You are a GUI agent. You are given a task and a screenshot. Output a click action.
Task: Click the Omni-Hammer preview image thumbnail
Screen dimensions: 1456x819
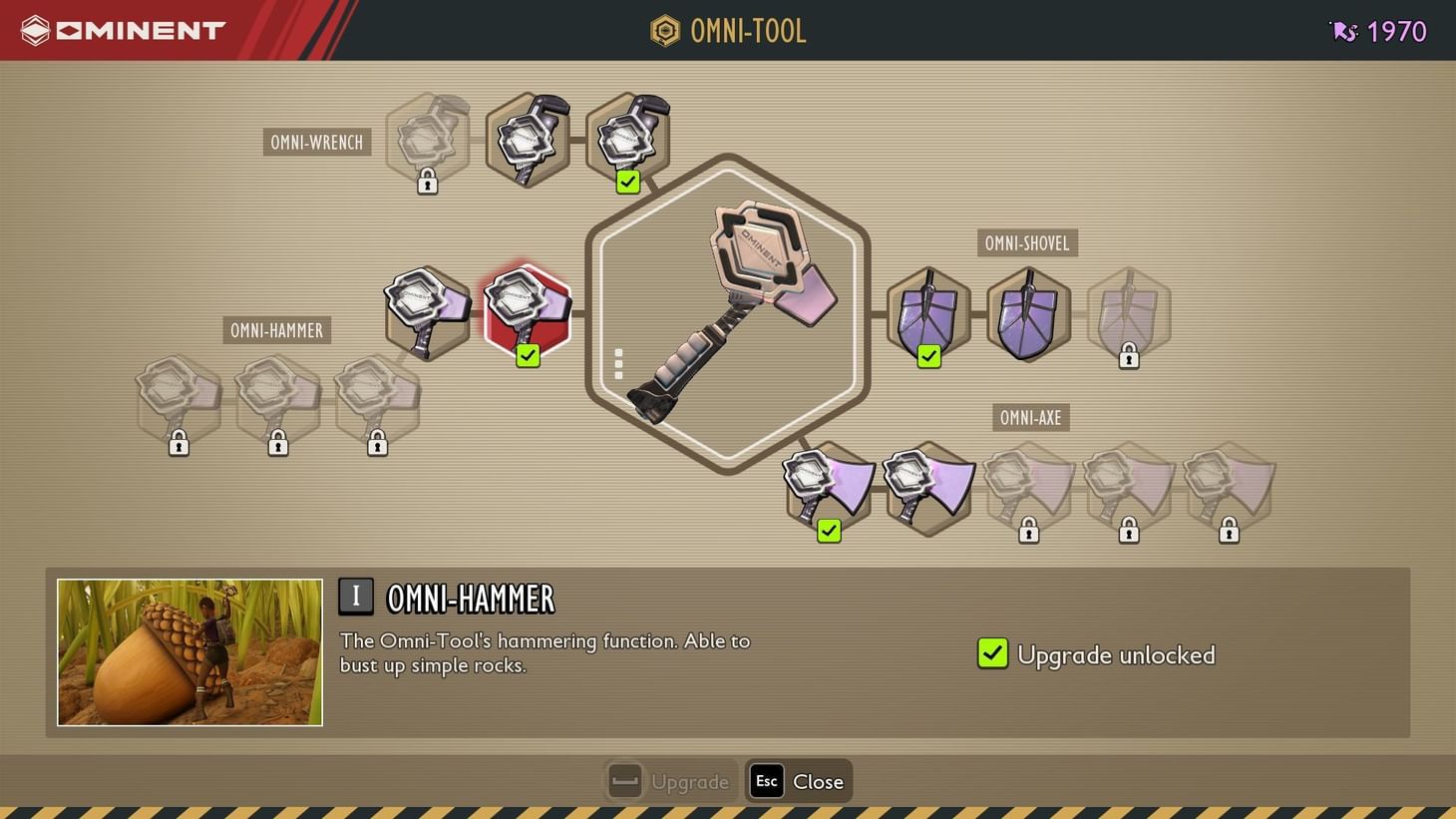[189, 651]
